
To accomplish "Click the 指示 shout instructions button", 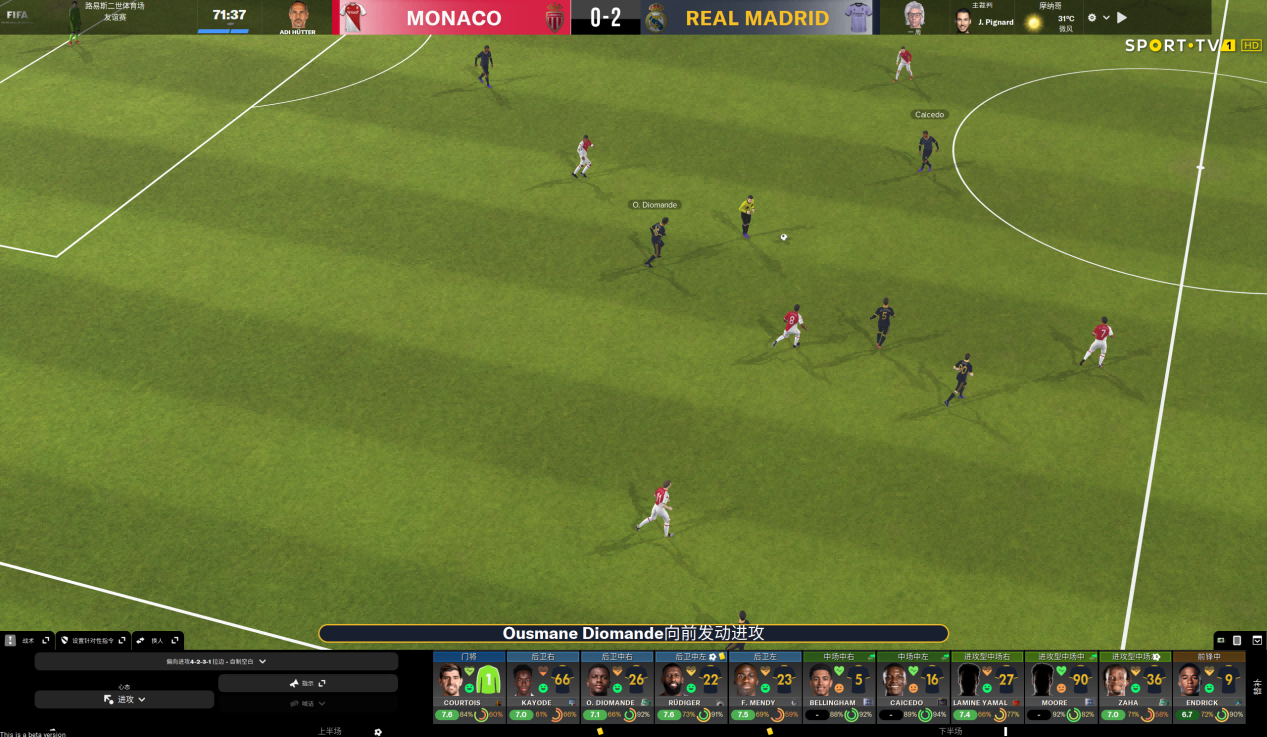I will pyautogui.click(x=307, y=683).
